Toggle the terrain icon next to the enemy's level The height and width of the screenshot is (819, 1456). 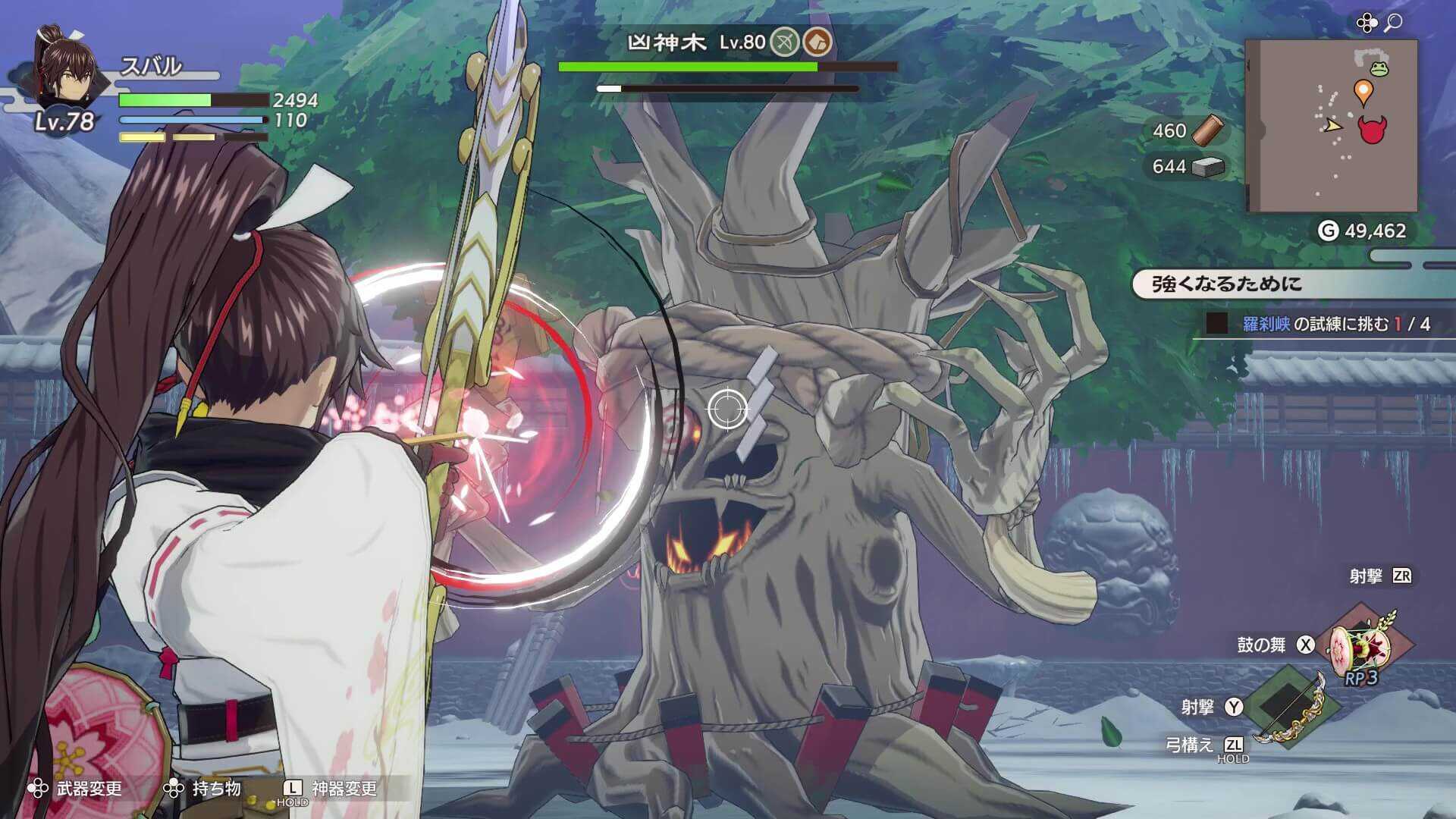[x=817, y=42]
